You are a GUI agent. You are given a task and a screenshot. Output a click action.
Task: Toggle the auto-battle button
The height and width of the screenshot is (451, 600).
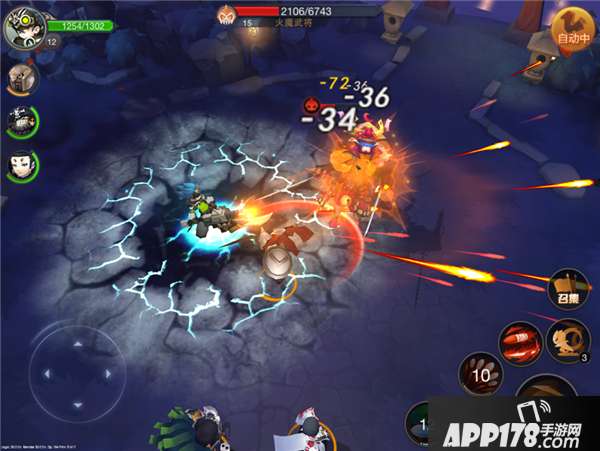coord(573,30)
